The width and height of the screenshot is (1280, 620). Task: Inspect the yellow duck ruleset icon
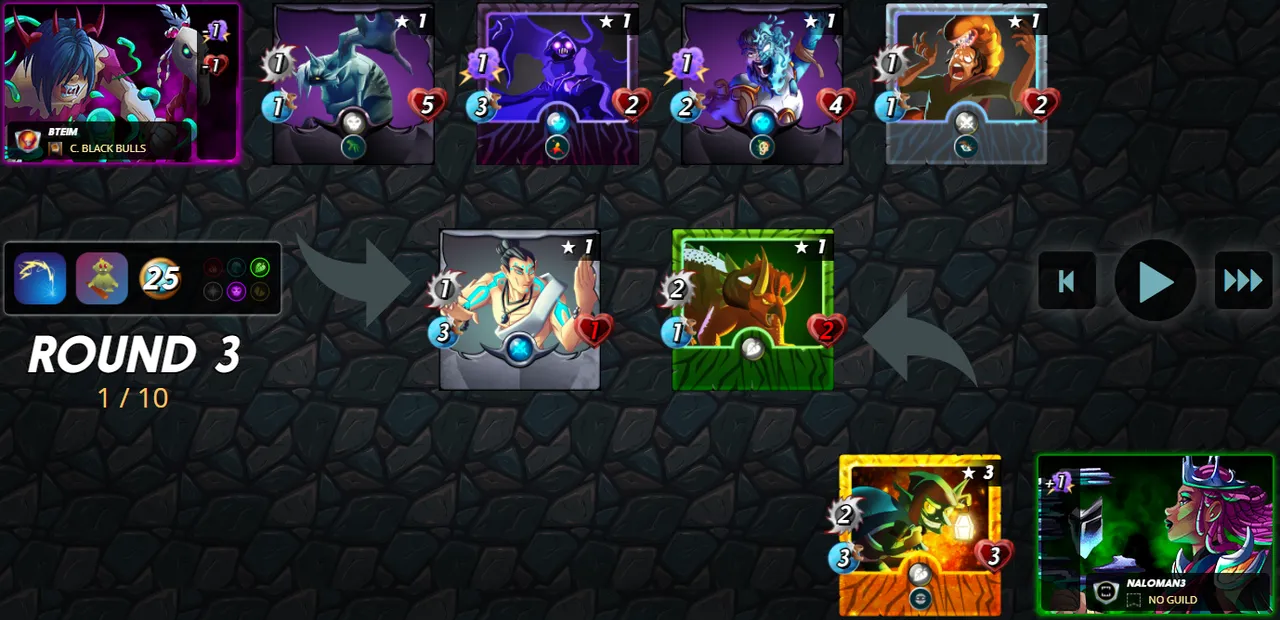coord(102,279)
